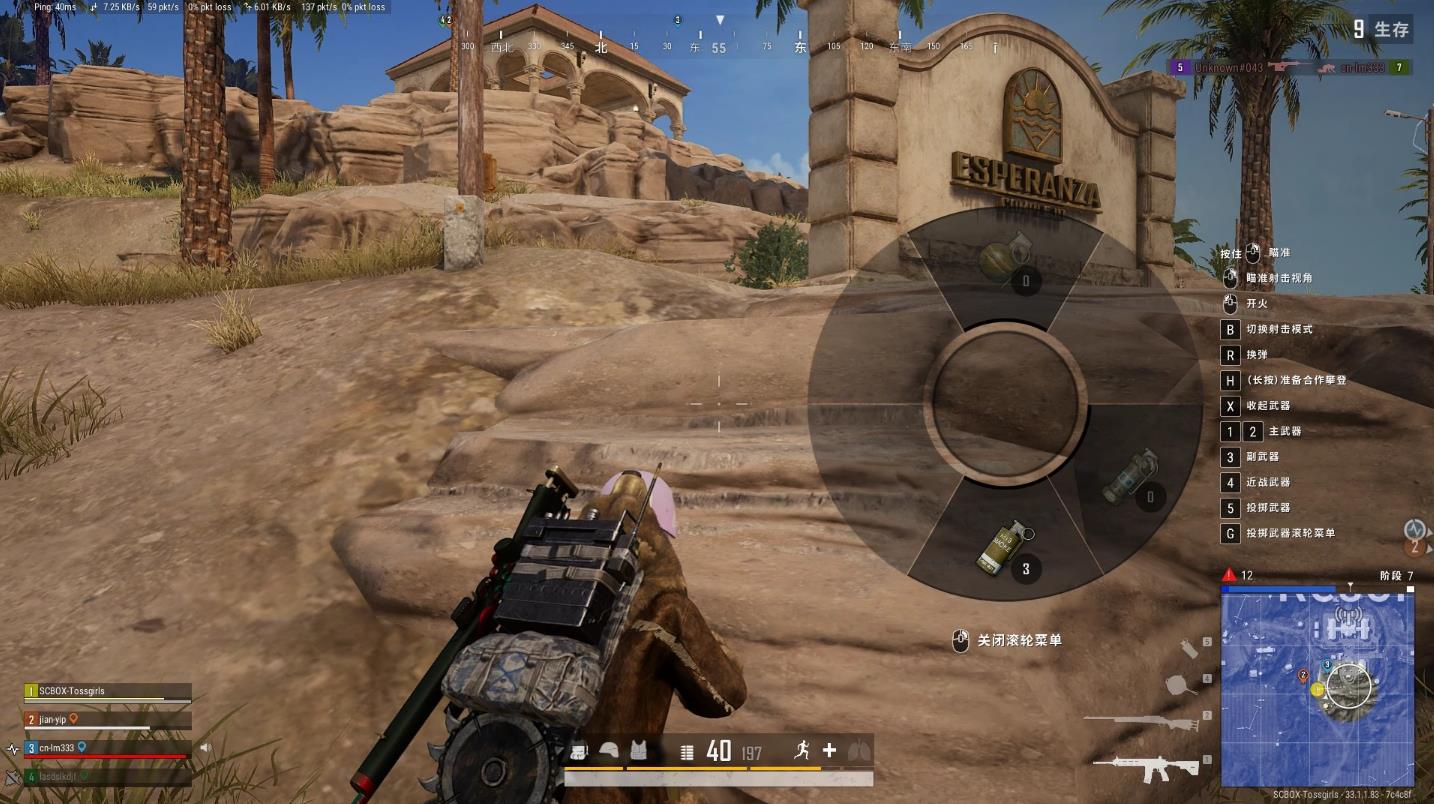Click the armor vest icon in the status bar
Screen dimensions: 1434x804
coord(638,751)
